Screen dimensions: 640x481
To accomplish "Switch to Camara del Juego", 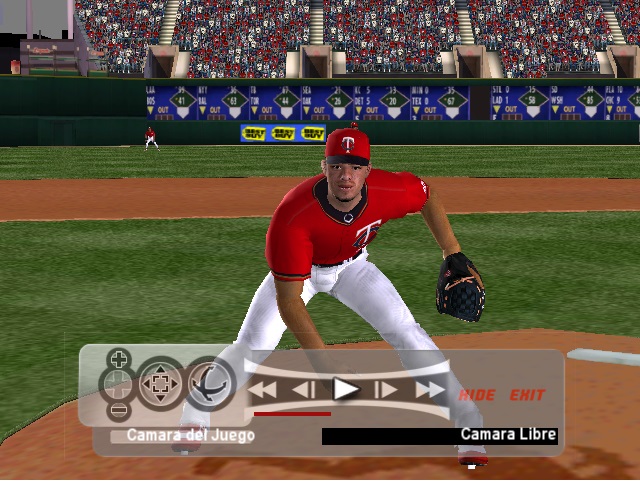I will pyautogui.click(x=183, y=435).
